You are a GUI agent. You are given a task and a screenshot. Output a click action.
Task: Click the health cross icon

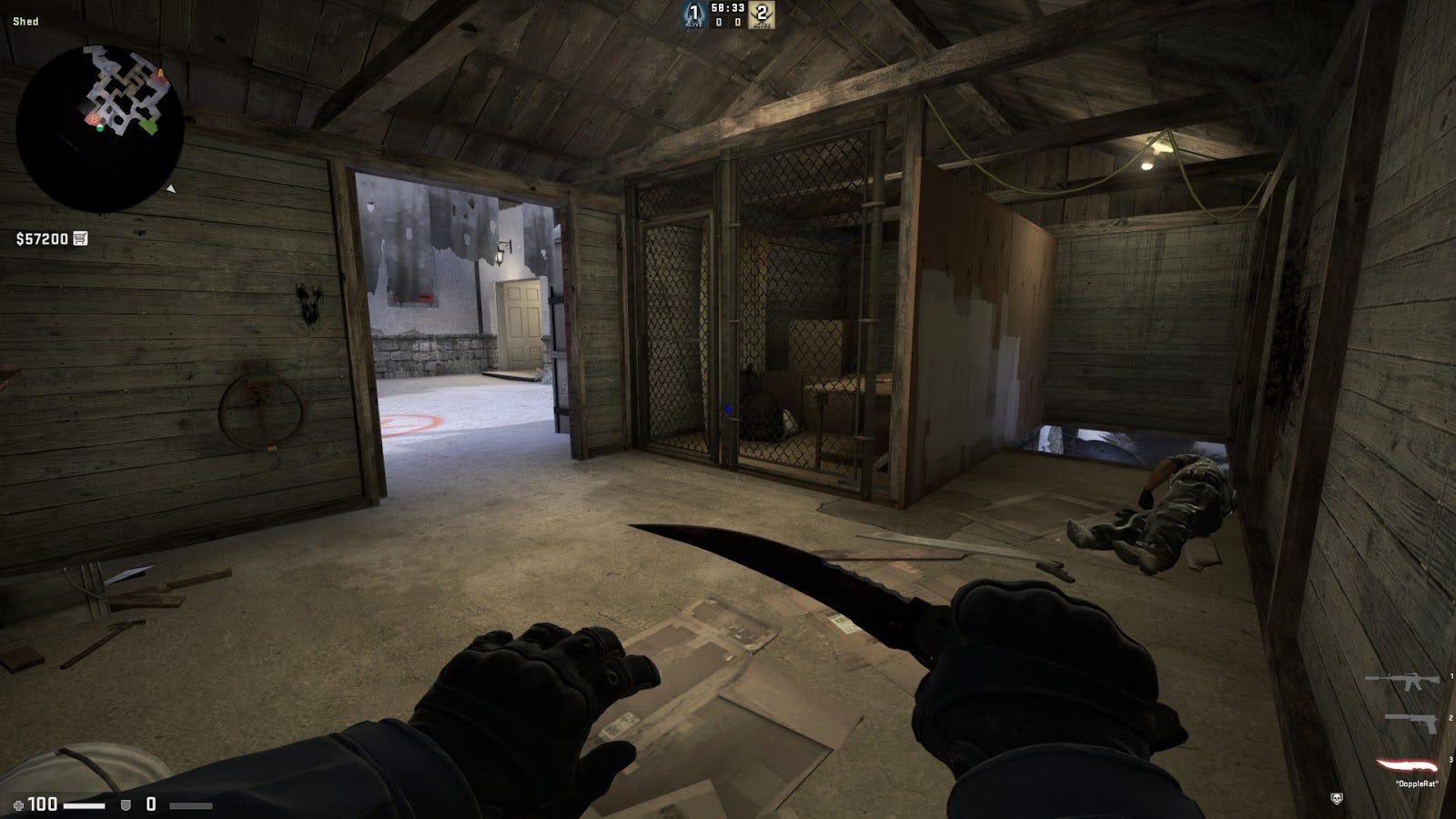(x=20, y=804)
